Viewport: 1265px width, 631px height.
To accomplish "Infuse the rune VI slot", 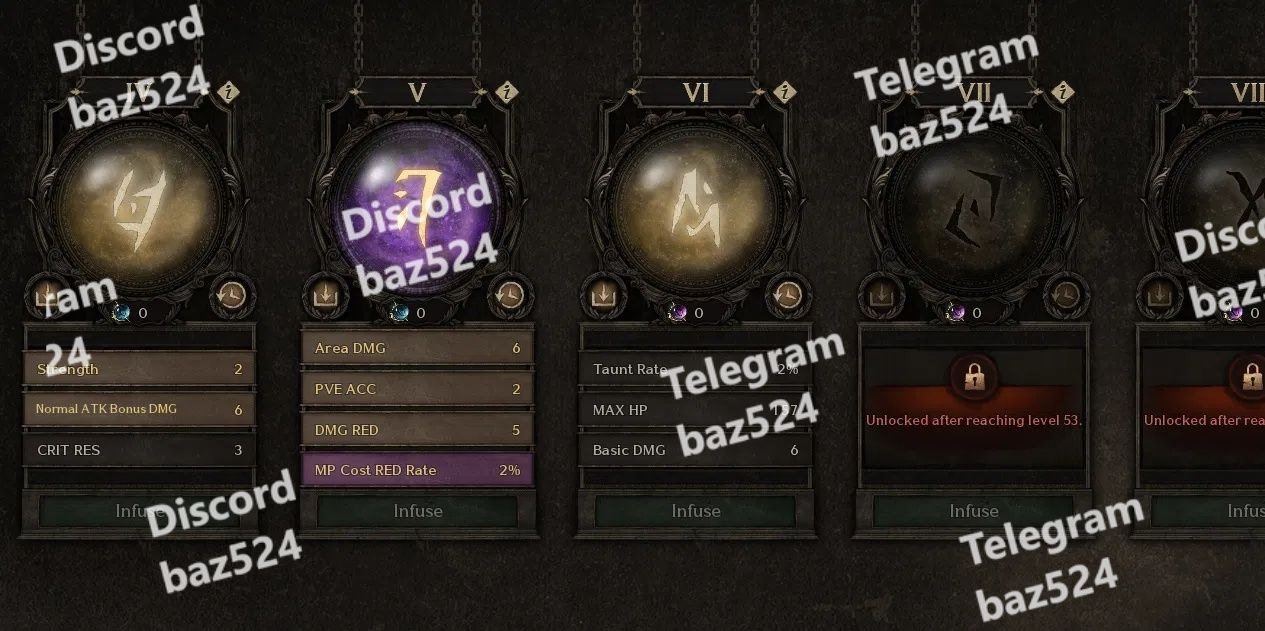I will click(695, 511).
